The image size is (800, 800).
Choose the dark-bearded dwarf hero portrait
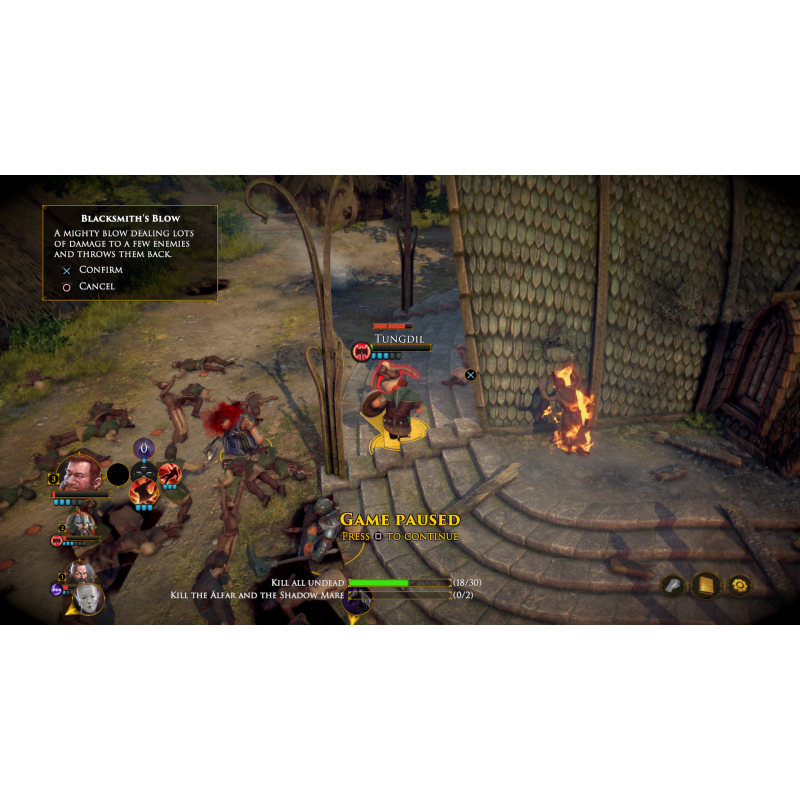(79, 571)
